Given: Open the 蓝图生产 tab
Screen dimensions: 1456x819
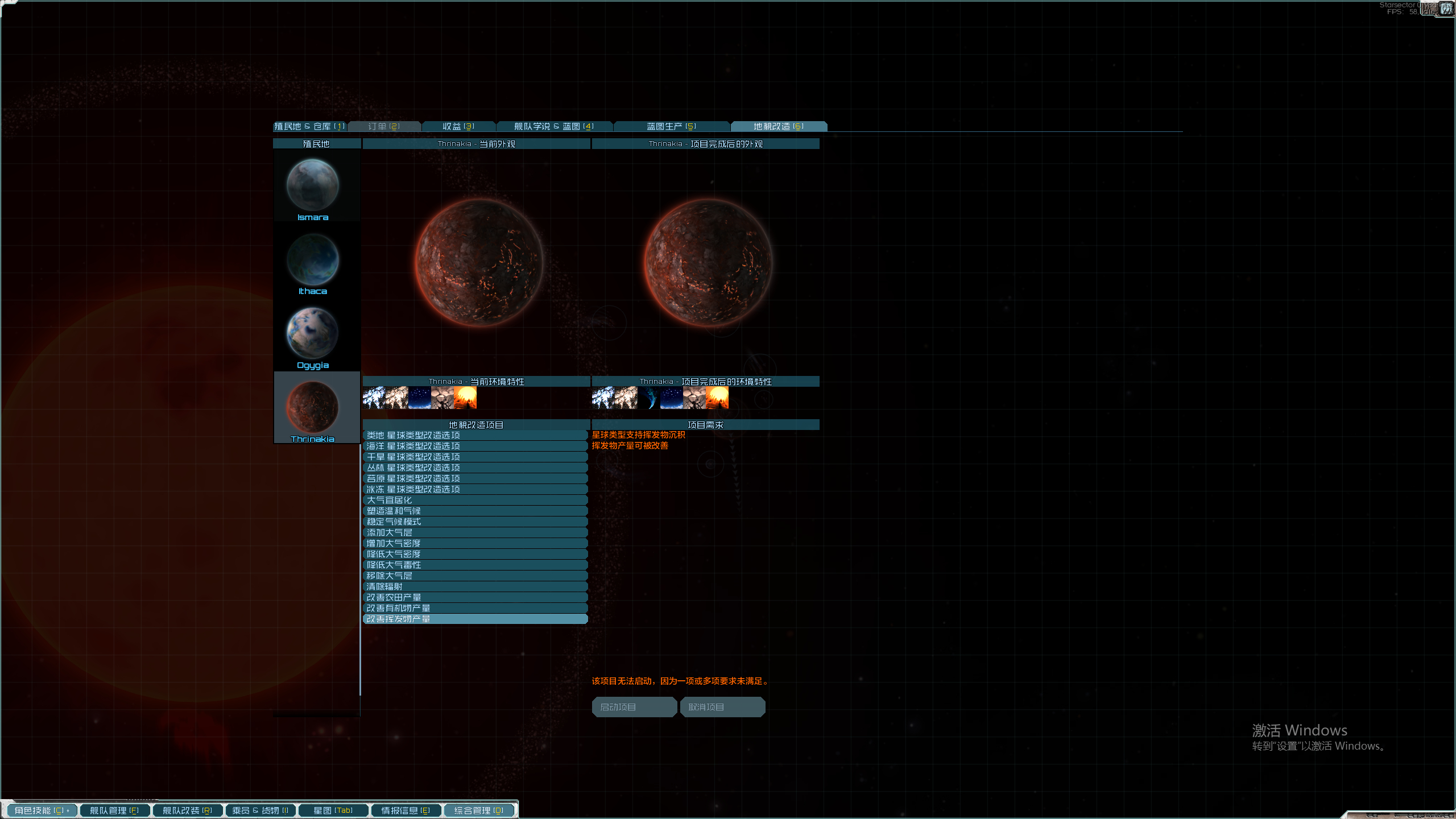Looking at the screenshot, I should point(671,126).
